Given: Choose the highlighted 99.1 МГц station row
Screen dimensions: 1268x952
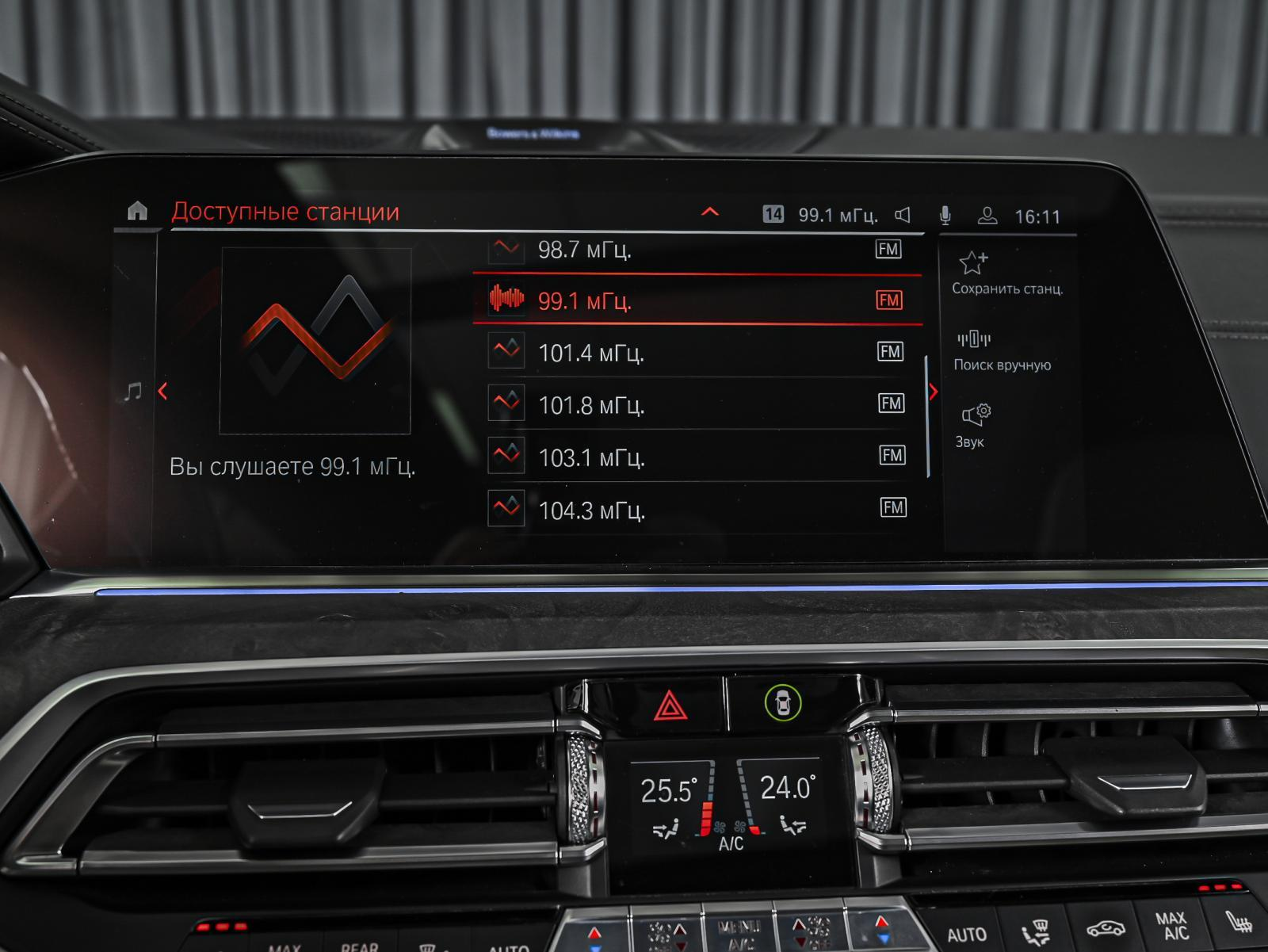Looking at the screenshot, I should coord(697,300).
